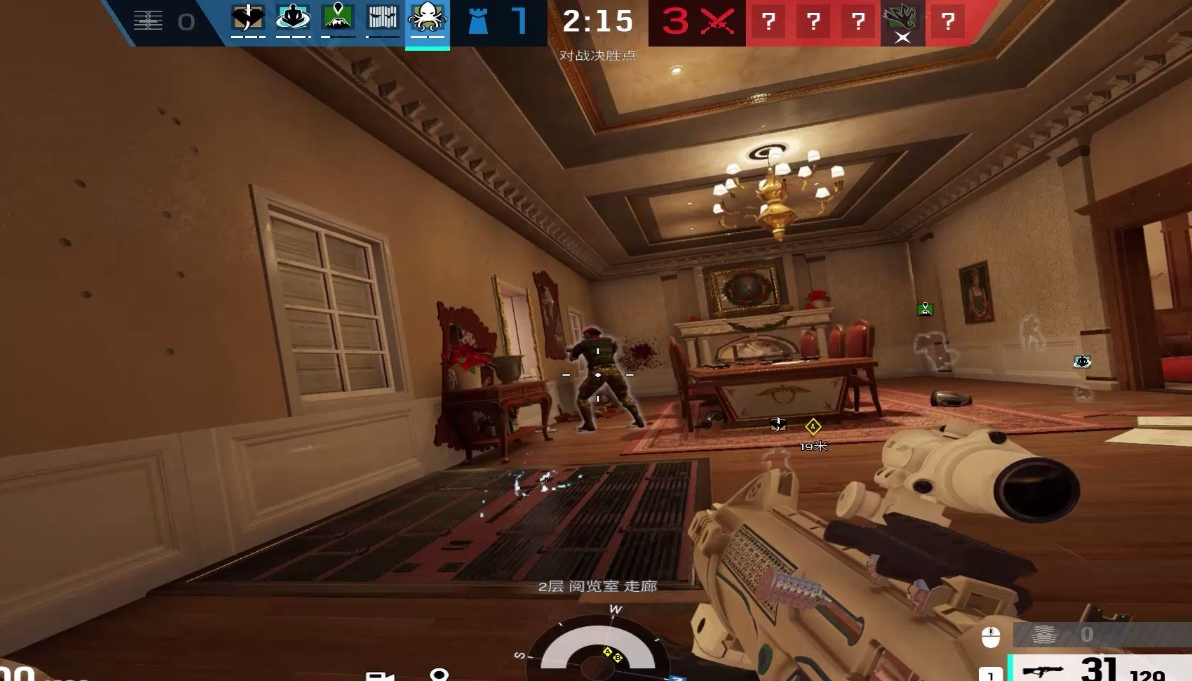Select the mountain map-pin operator icon
The width and height of the screenshot is (1192, 681).
coord(338,19)
